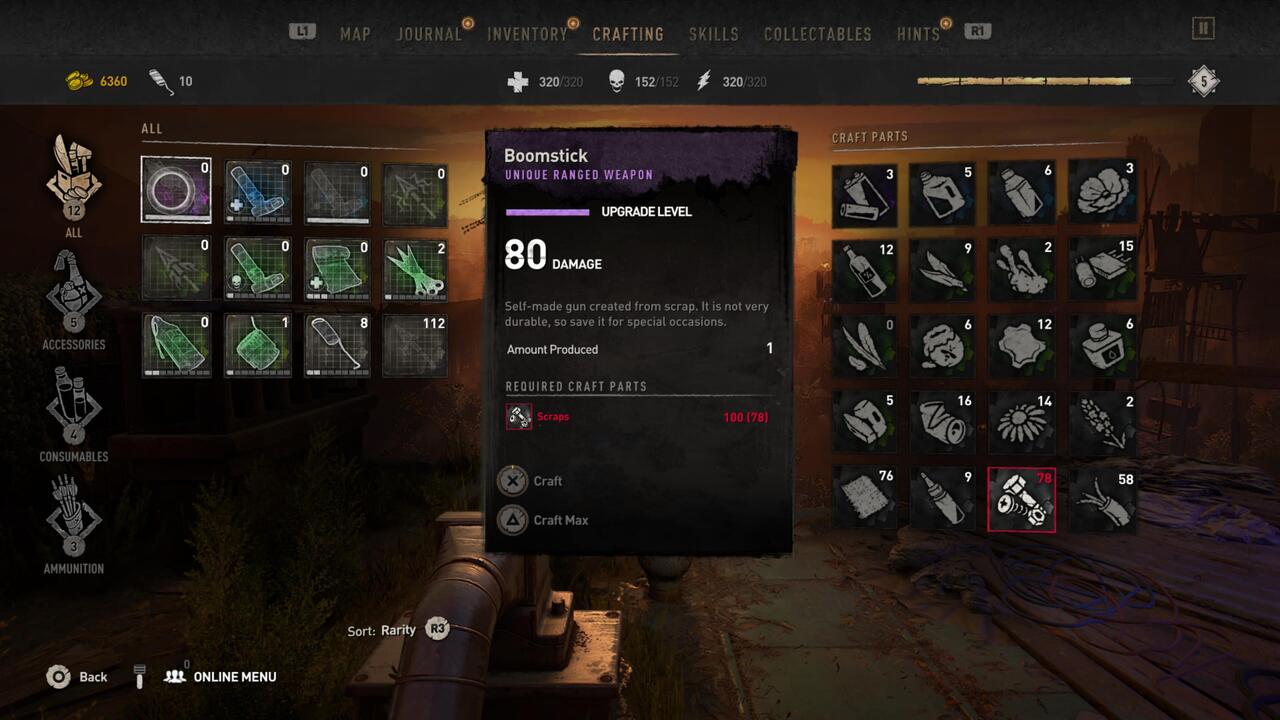Open the Skills tab

(714, 34)
